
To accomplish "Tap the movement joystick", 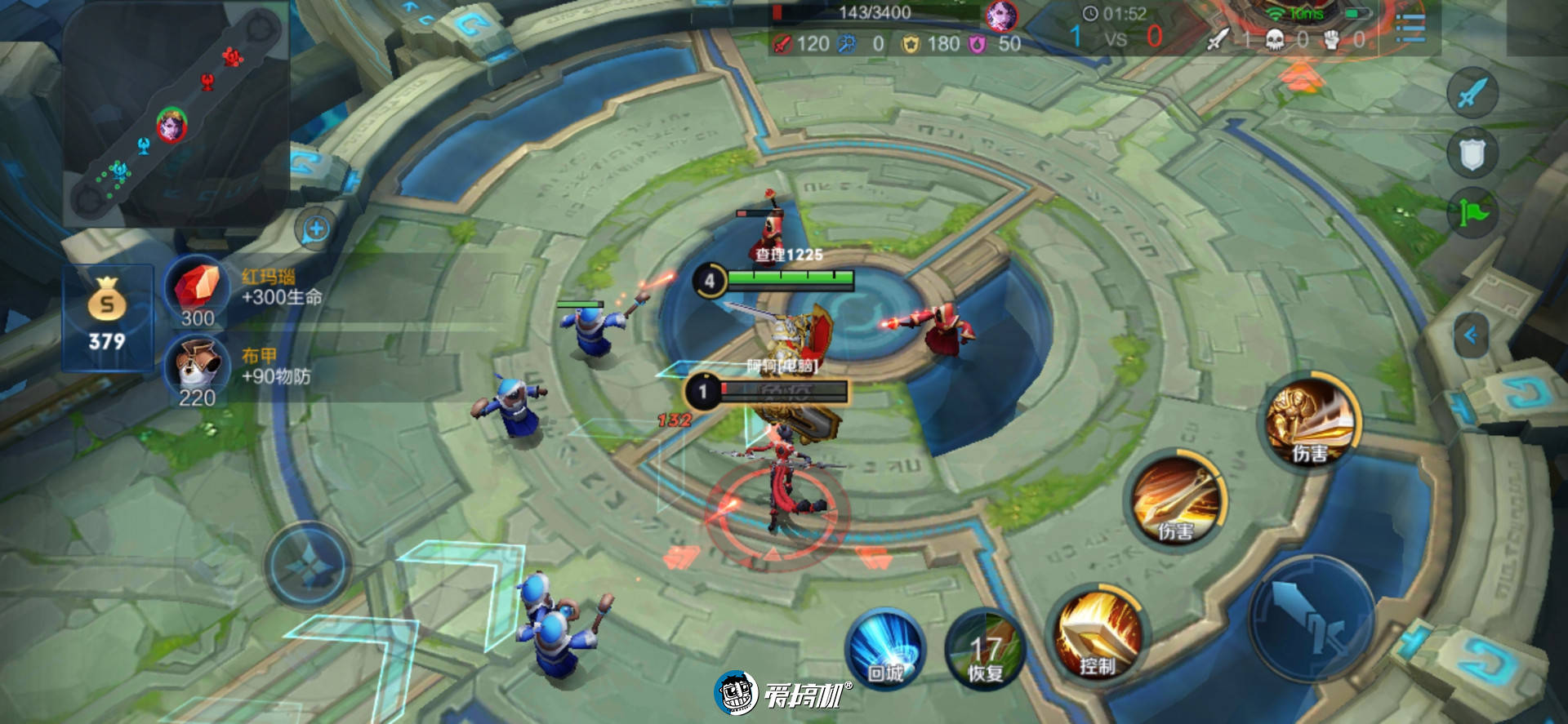I will pyautogui.click(x=309, y=565).
